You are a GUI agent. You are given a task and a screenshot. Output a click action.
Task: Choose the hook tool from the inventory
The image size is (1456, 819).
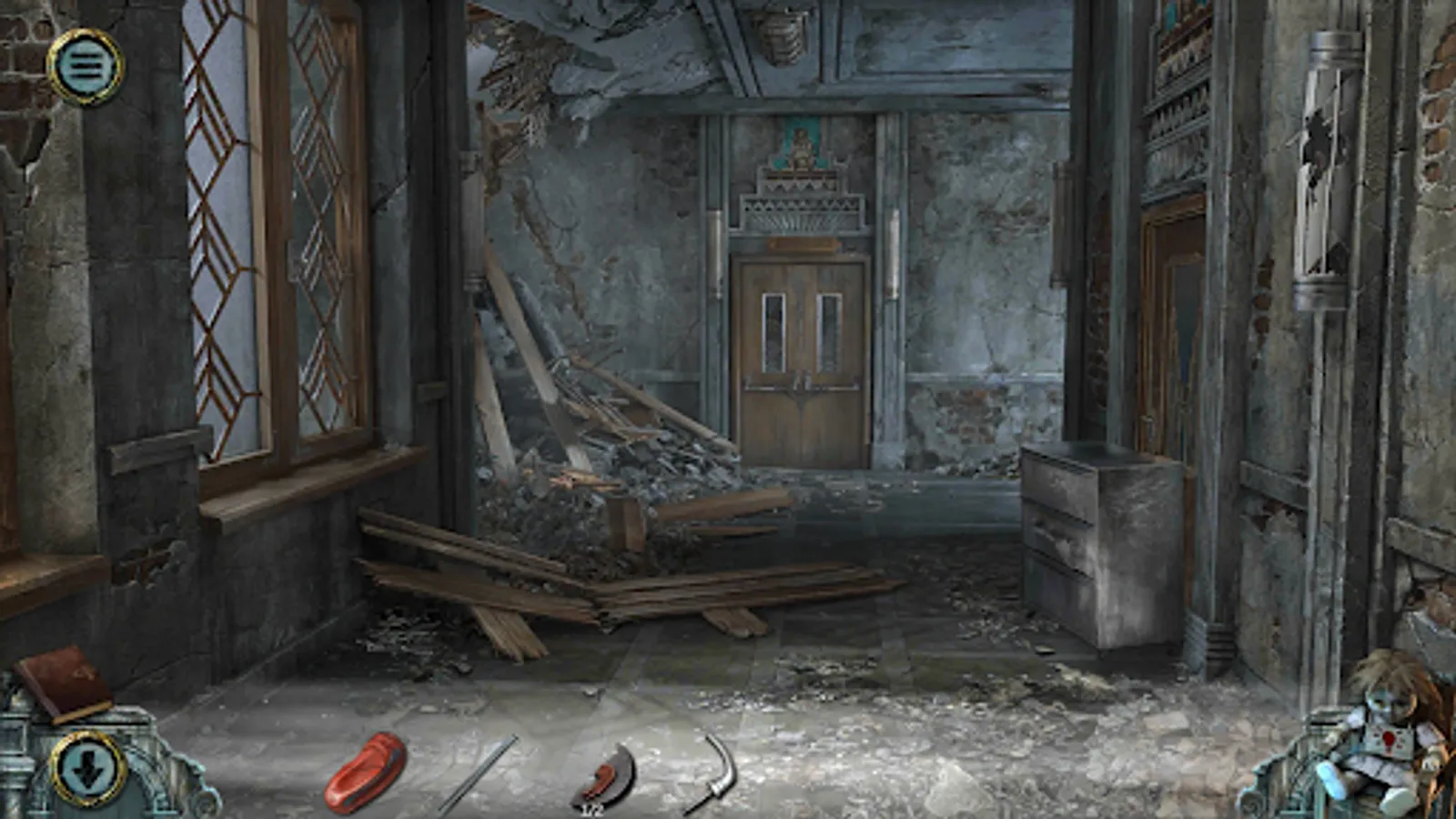click(x=719, y=769)
